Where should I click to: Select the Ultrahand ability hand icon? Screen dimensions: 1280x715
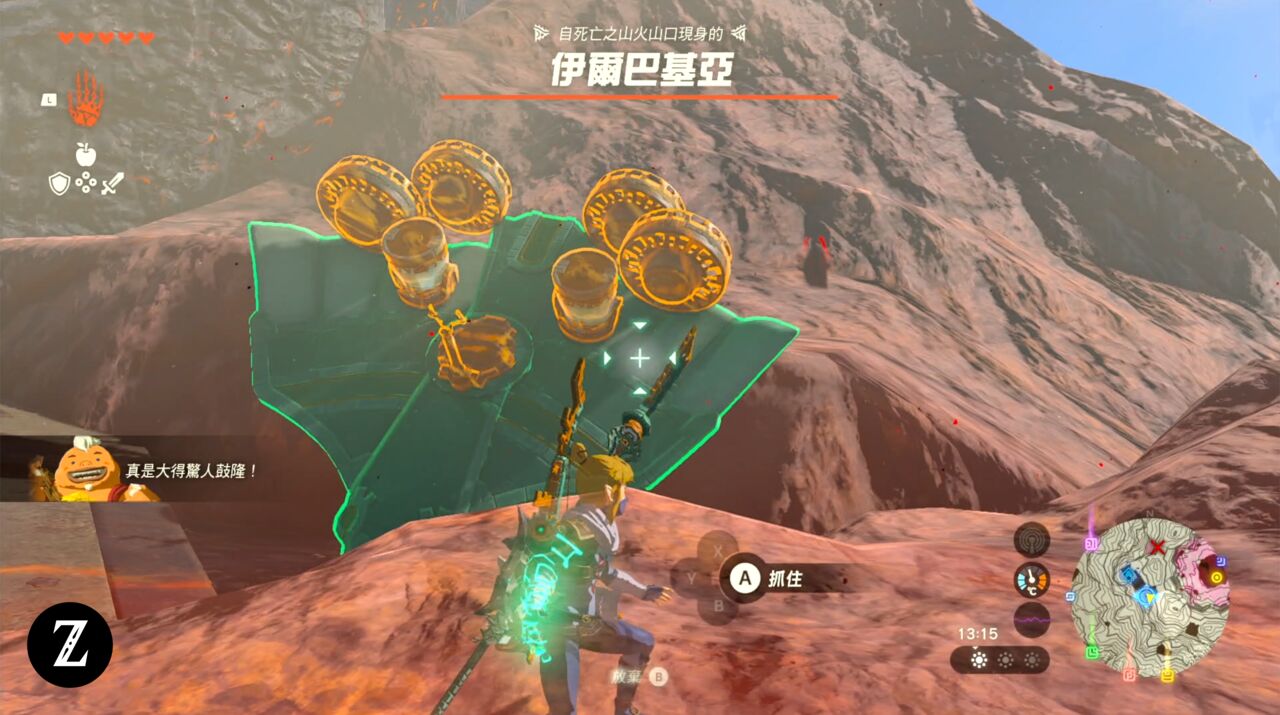(85, 99)
